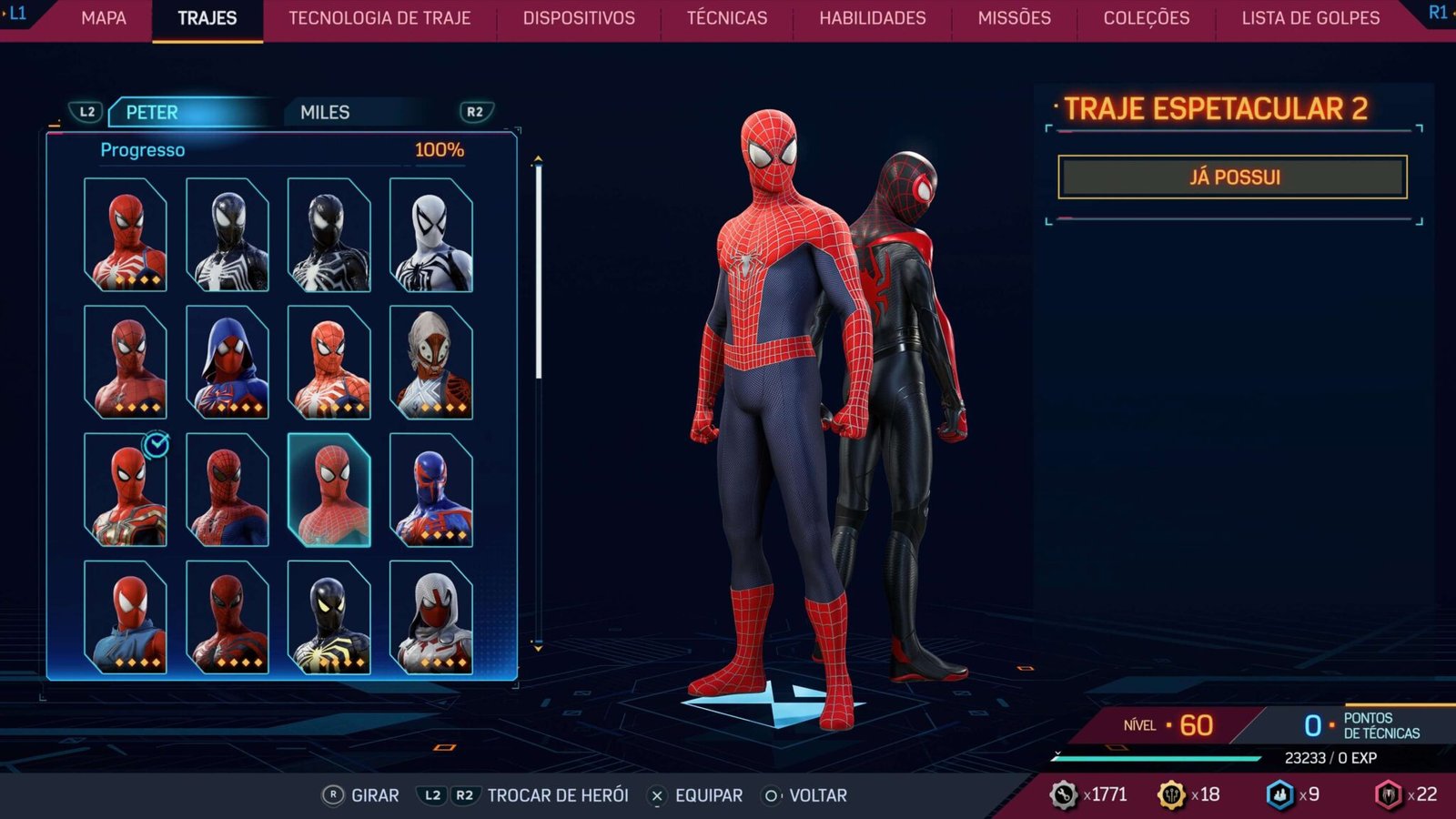Click the circle icon next to VOLTAR
The image size is (1456, 819).
[x=772, y=794]
